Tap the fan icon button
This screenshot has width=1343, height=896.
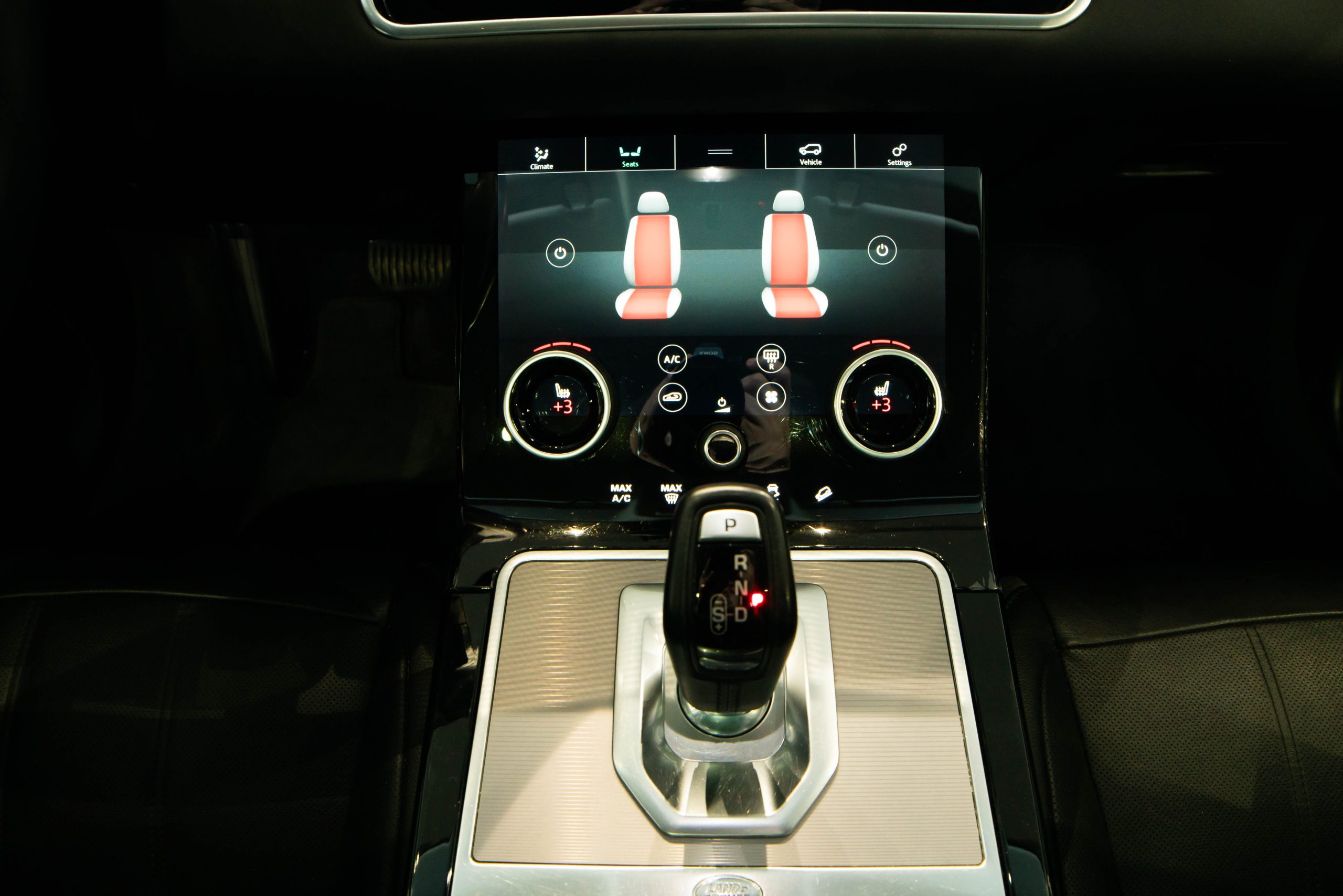(771, 396)
